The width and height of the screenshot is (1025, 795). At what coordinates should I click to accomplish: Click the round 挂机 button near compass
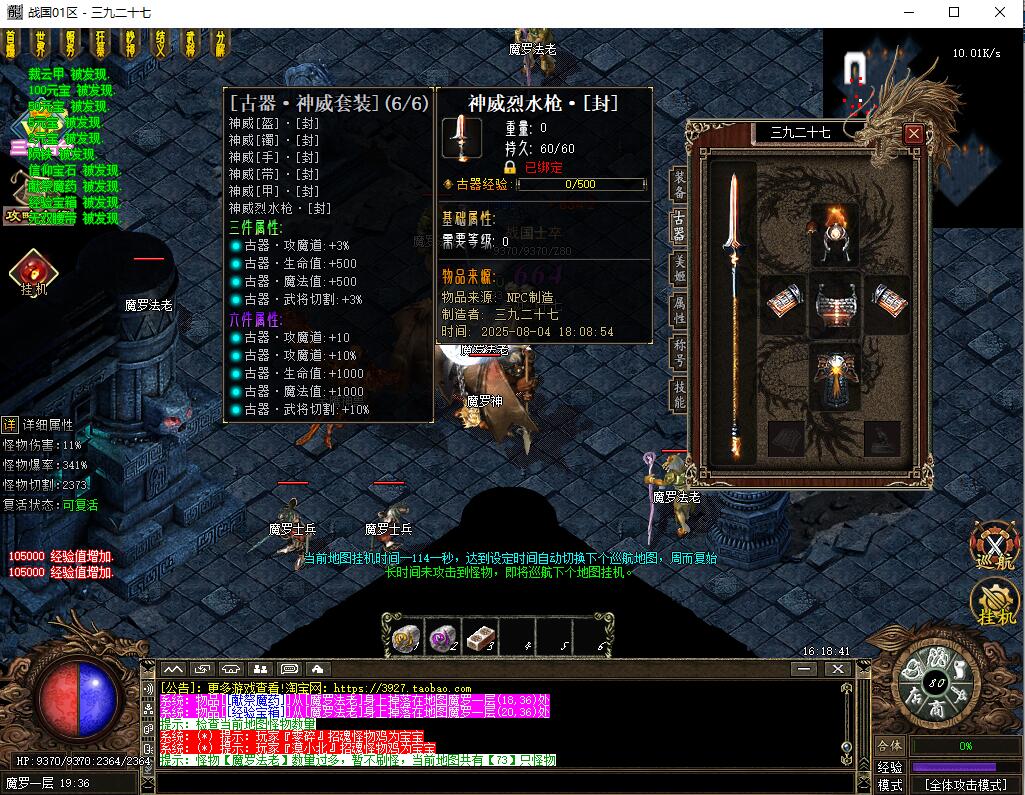point(994,603)
